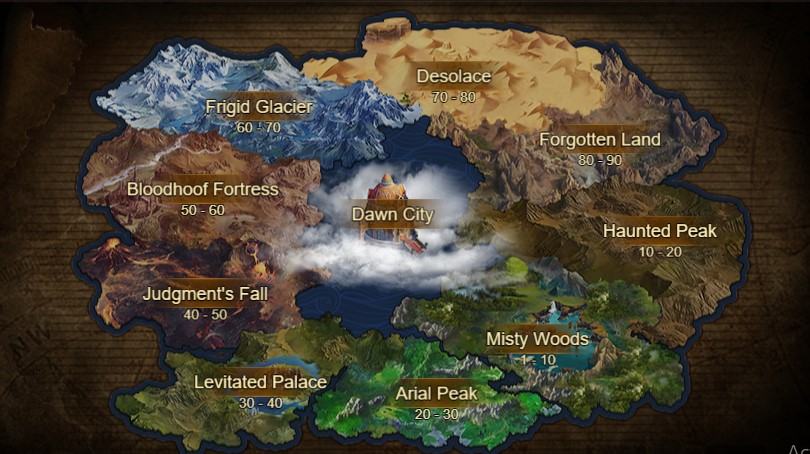Select the Dawn City region
The width and height of the screenshot is (810, 454).
click(x=391, y=214)
